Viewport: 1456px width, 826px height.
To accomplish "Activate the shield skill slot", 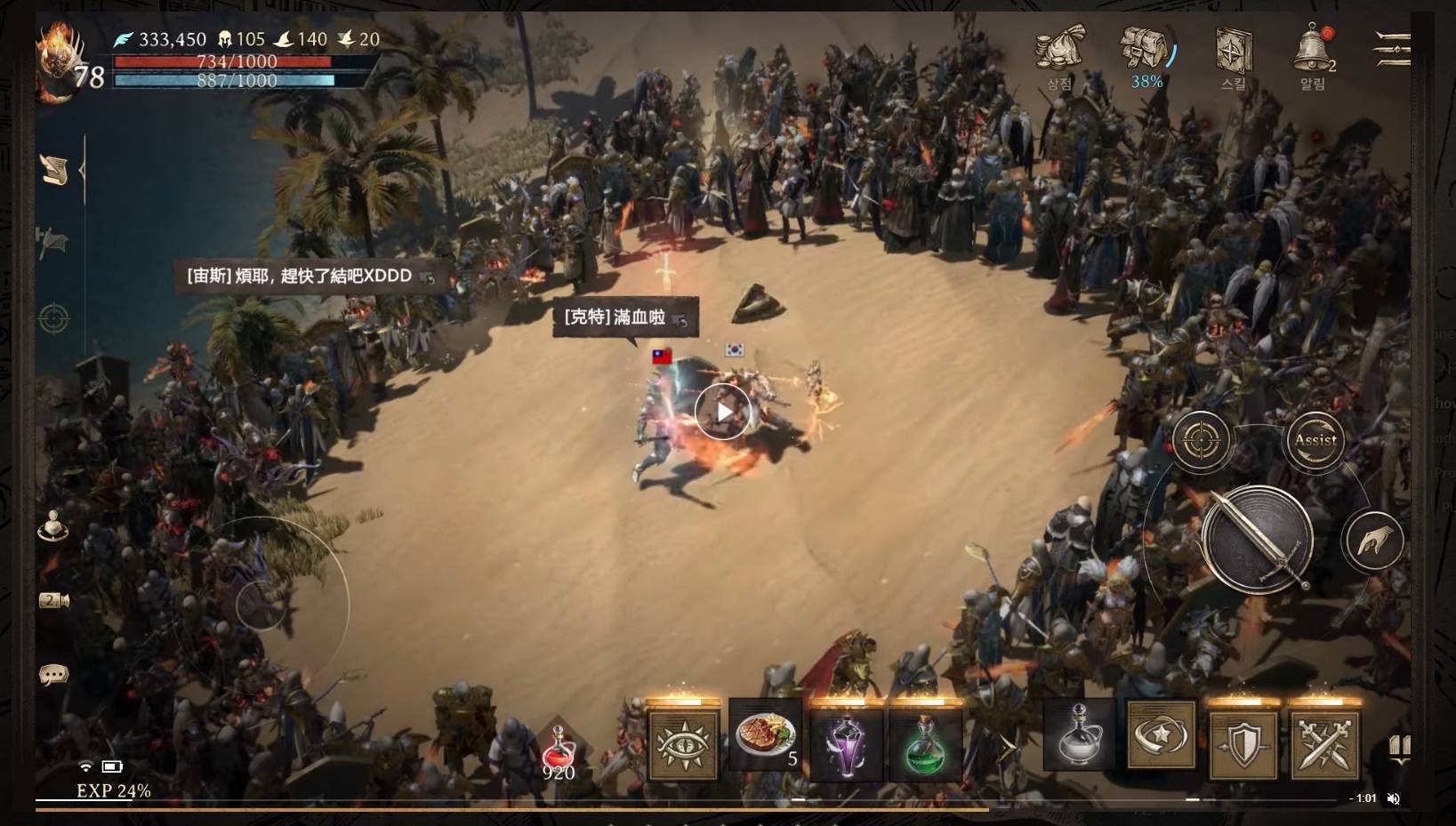I will tap(1243, 745).
